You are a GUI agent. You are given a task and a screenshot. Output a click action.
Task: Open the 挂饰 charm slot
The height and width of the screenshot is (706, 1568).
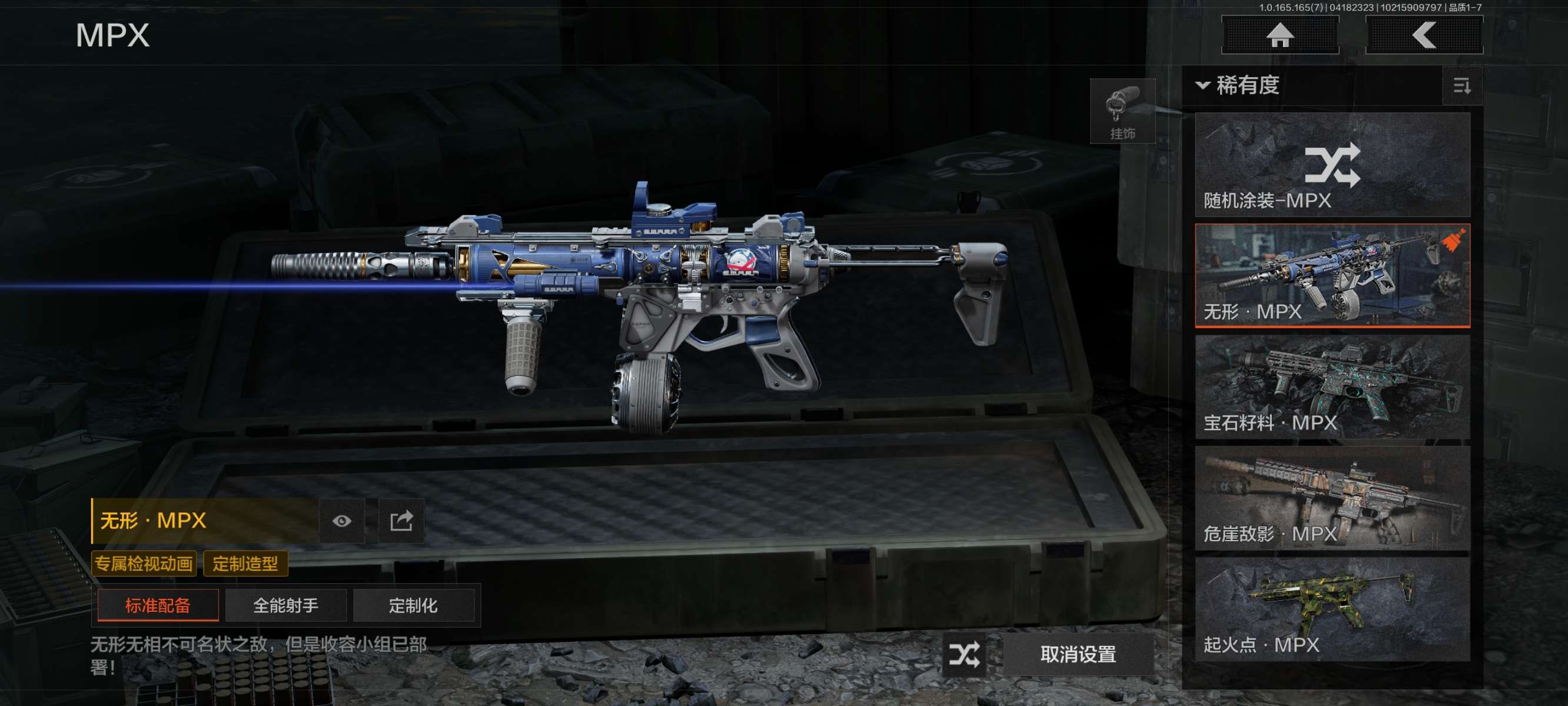click(x=1122, y=111)
